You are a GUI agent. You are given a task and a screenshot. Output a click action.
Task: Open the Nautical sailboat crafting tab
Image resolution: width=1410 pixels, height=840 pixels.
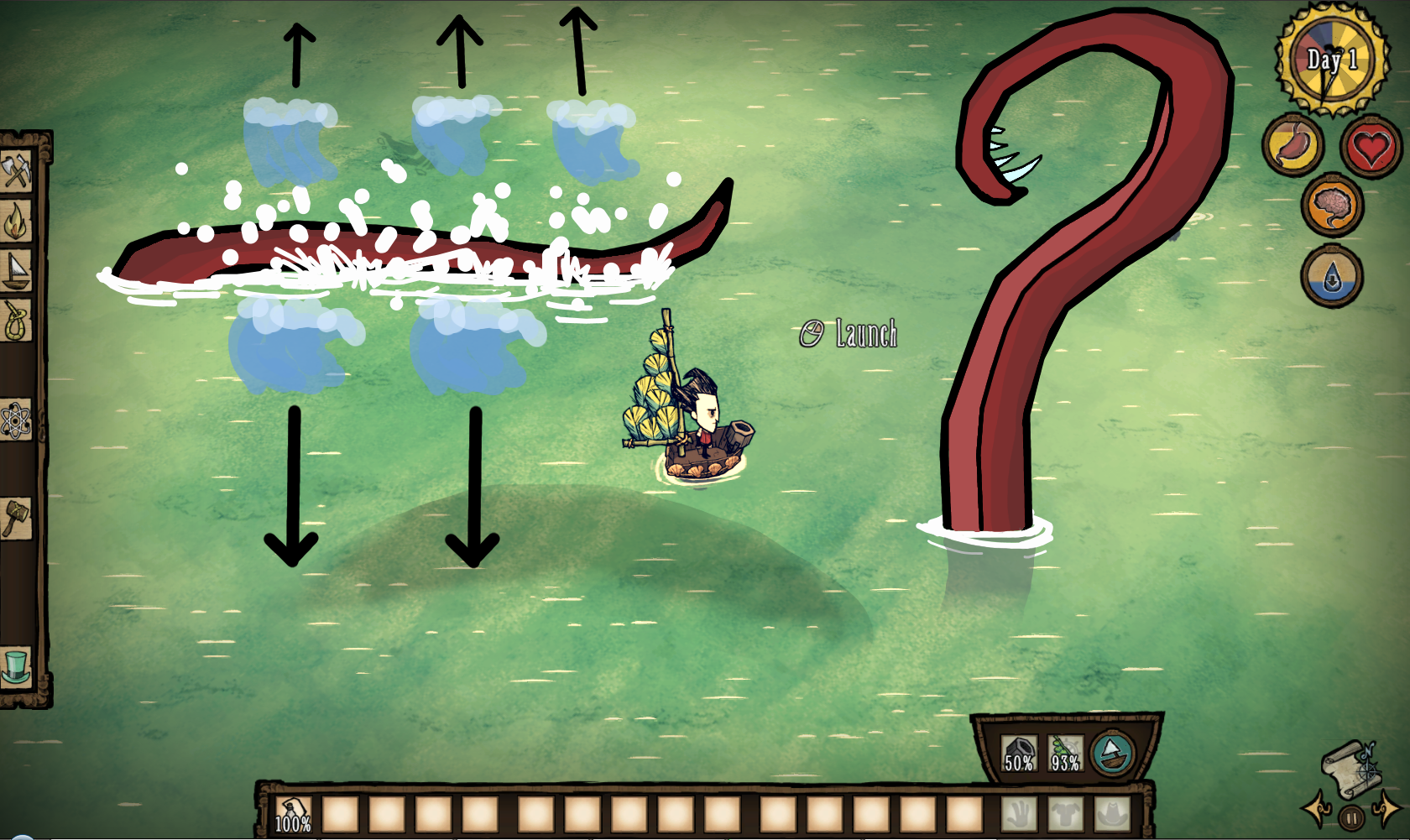16,271
